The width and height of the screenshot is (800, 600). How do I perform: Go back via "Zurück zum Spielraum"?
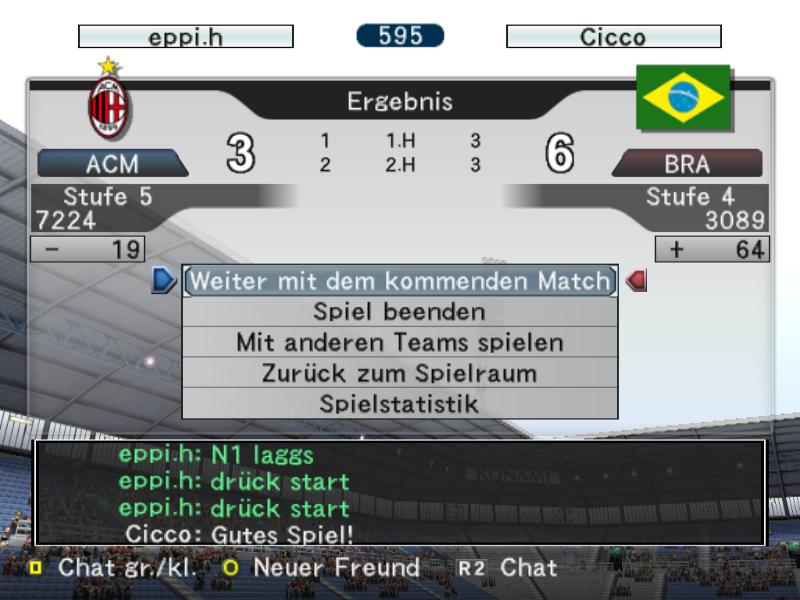[x=399, y=373]
